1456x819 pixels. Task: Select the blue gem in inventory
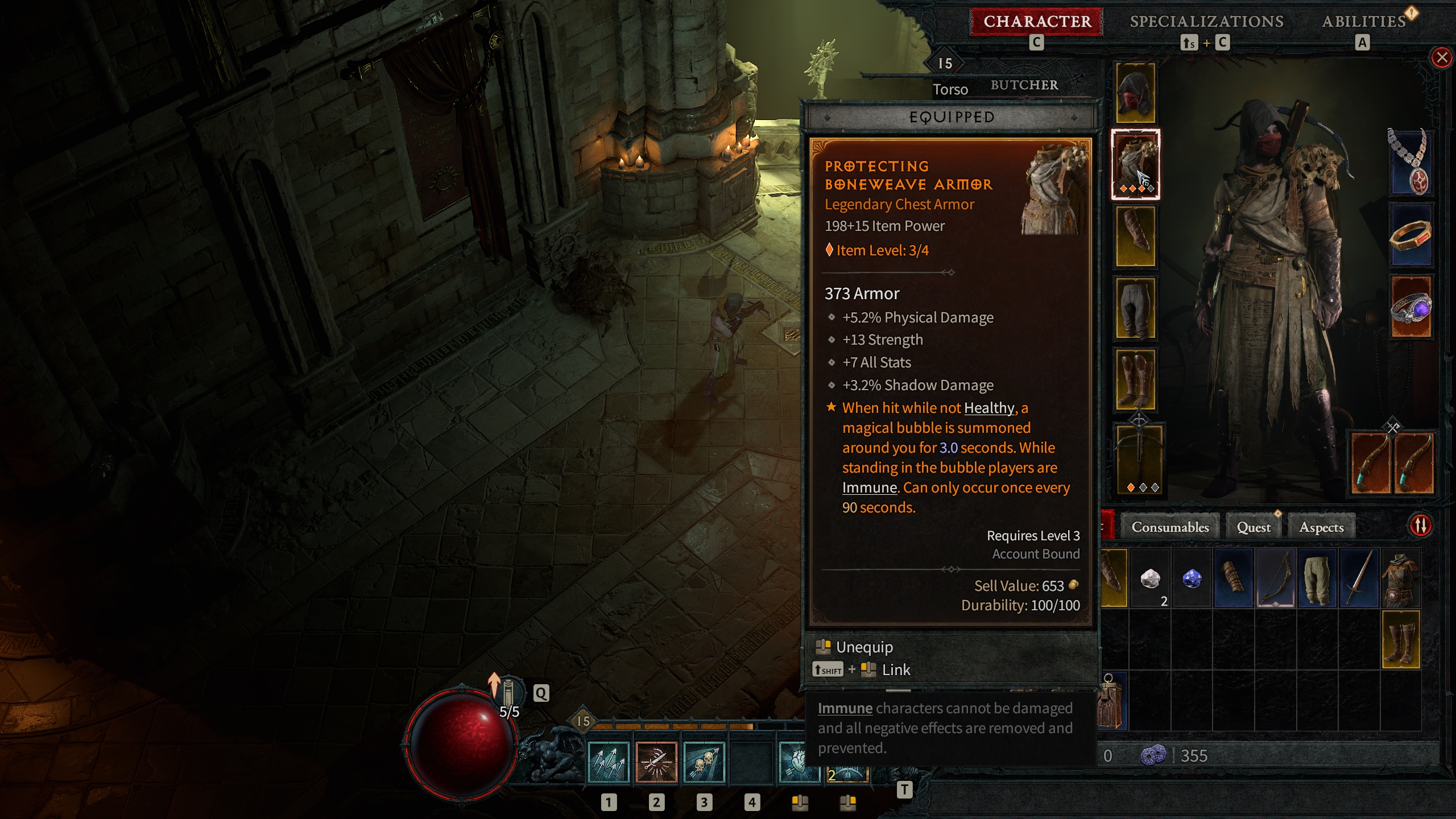click(x=1192, y=579)
